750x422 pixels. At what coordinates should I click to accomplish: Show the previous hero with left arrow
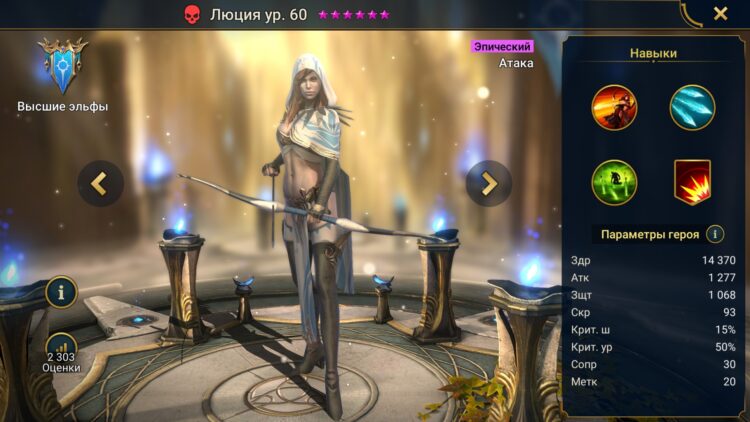(101, 183)
